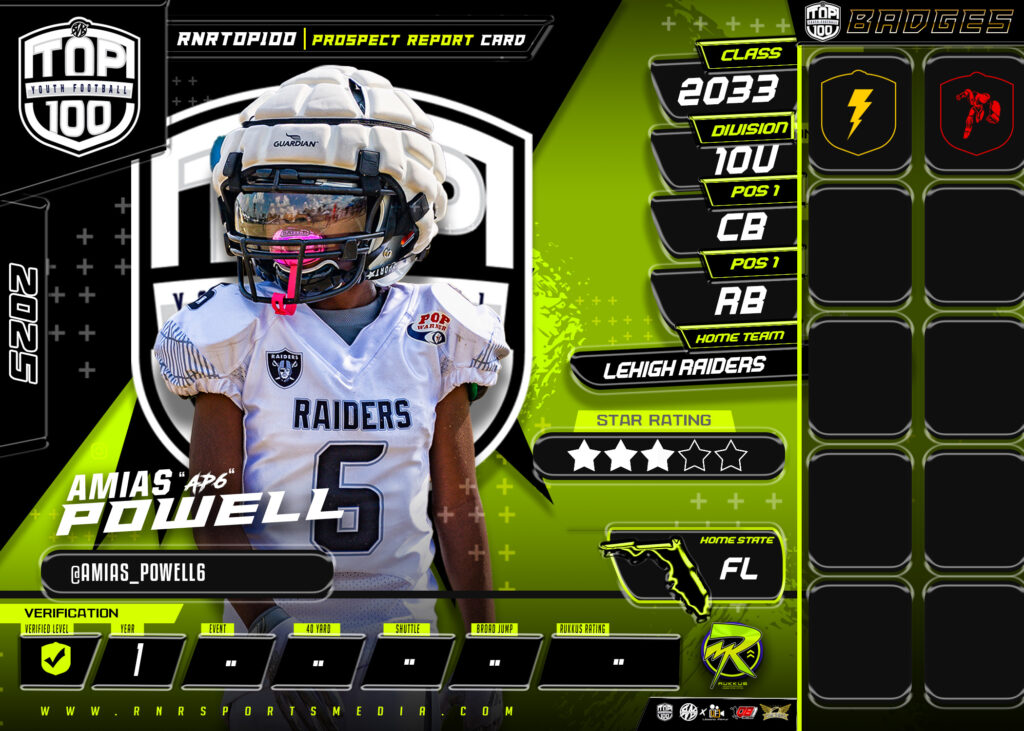Click the Badges header logo

(822, 21)
